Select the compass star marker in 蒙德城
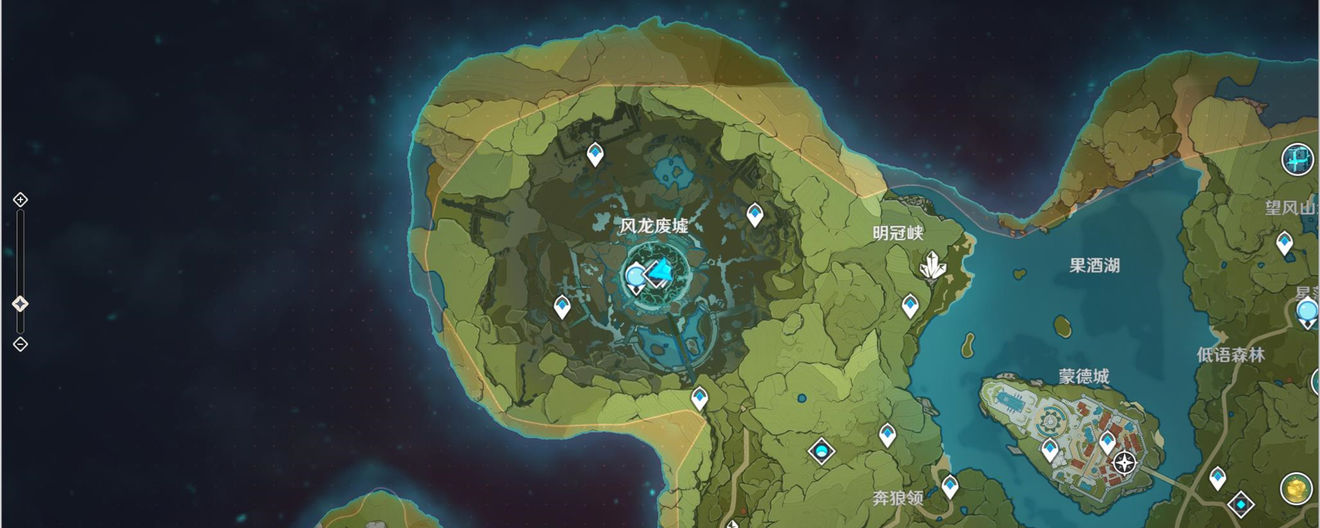1320x528 pixels. click(x=1125, y=463)
